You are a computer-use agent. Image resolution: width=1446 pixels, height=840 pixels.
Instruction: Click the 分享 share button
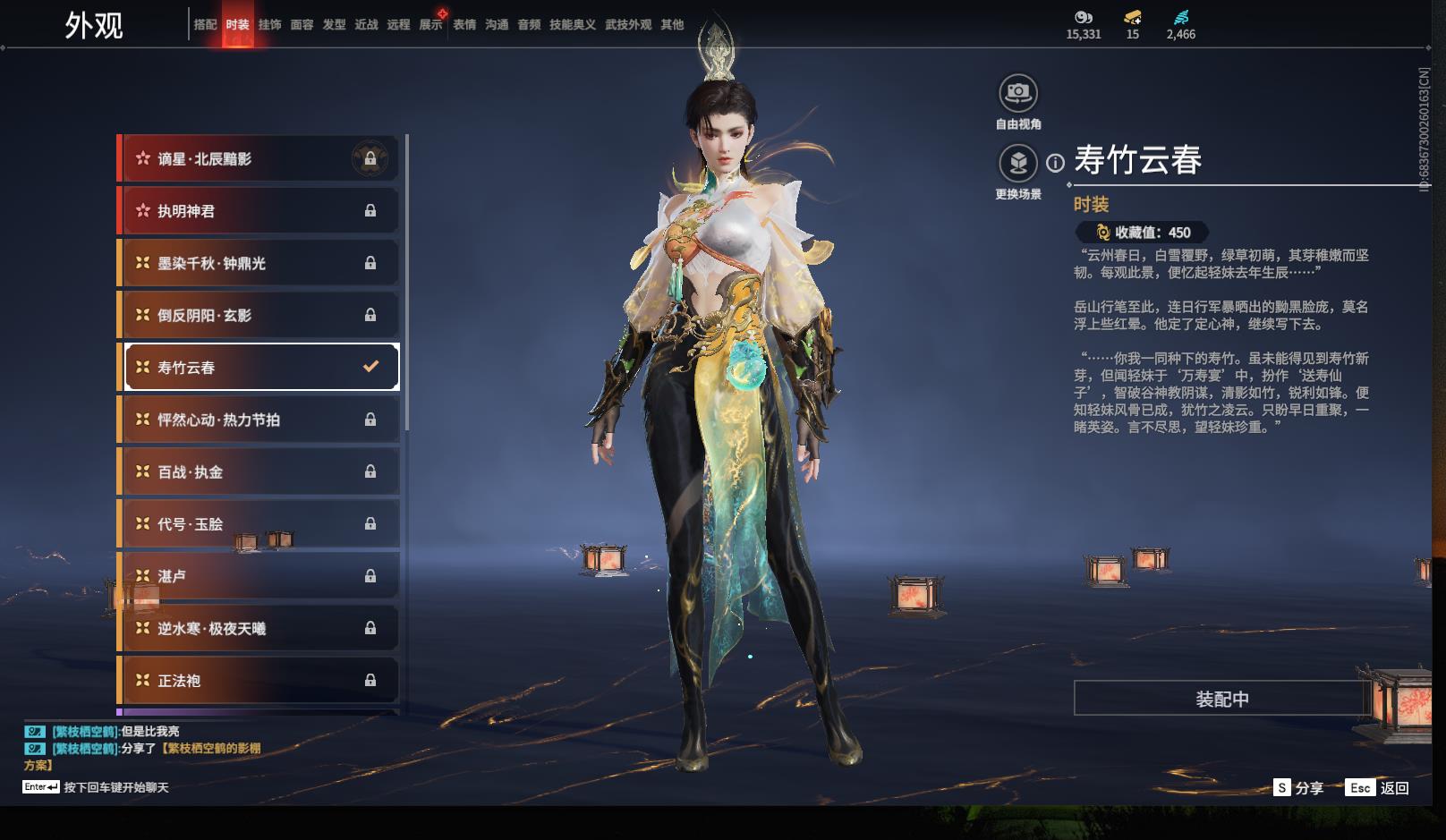coord(1298,788)
